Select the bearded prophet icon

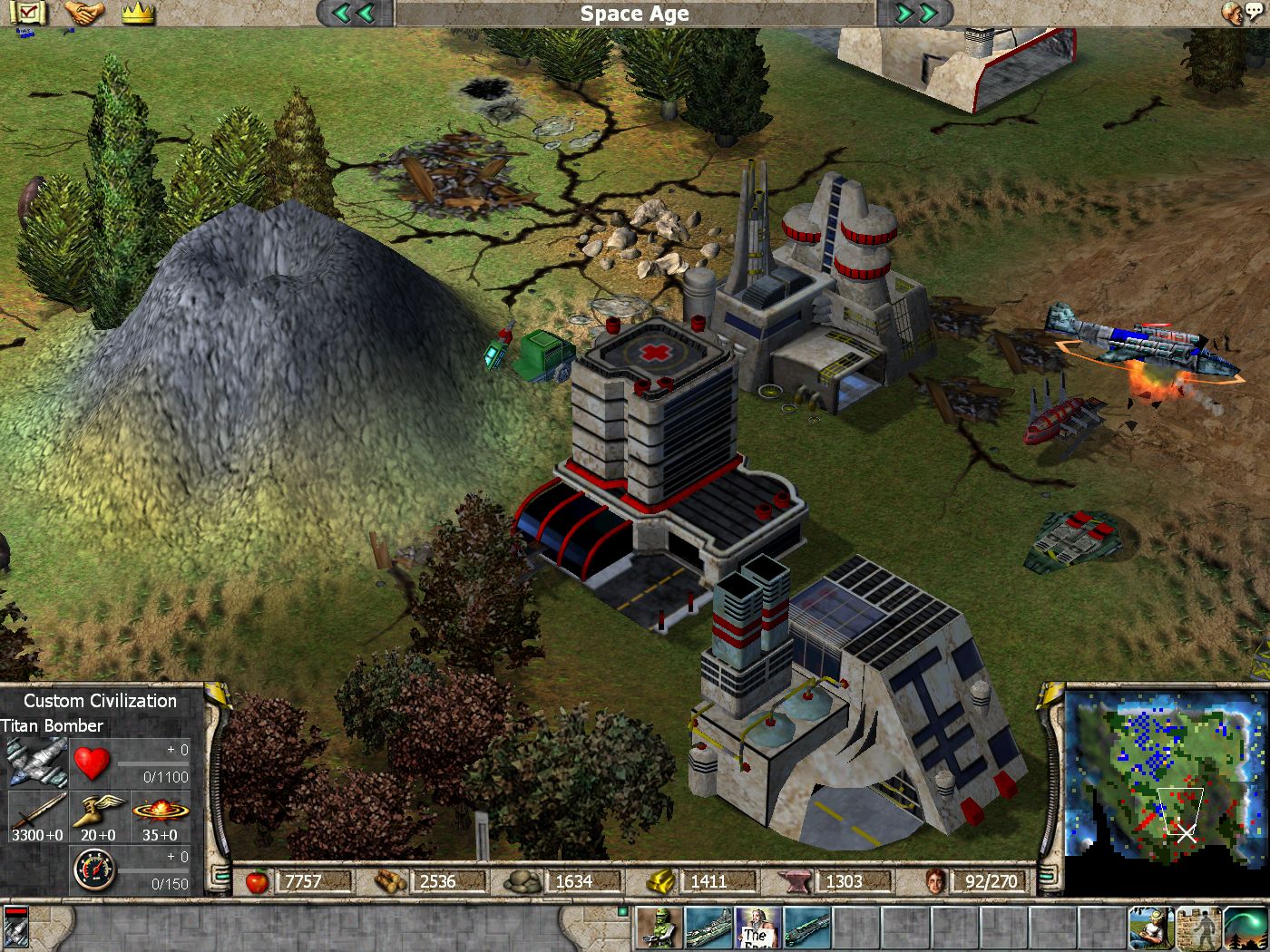click(x=757, y=928)
